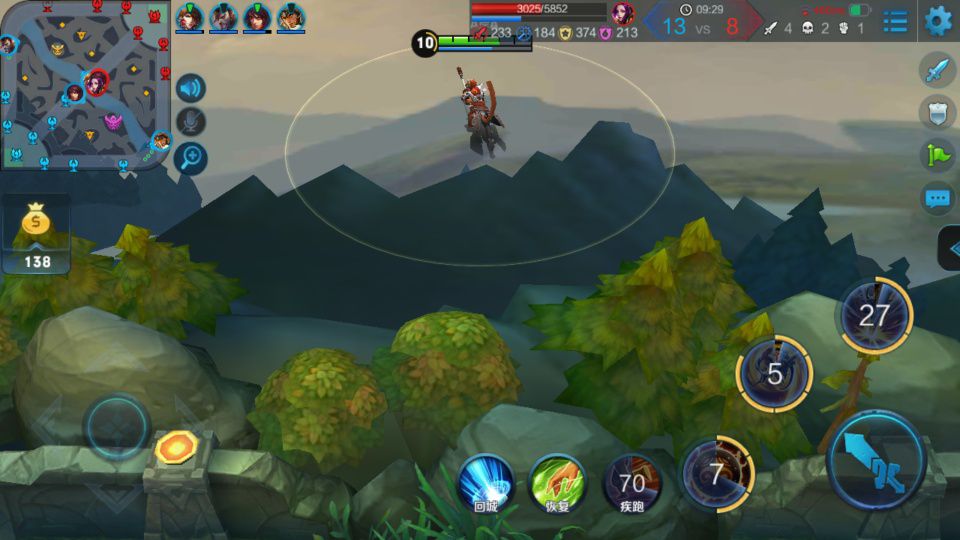This screenshot has height=540, width=960.
Task: Send the shield signal
Action: [937, 112]
